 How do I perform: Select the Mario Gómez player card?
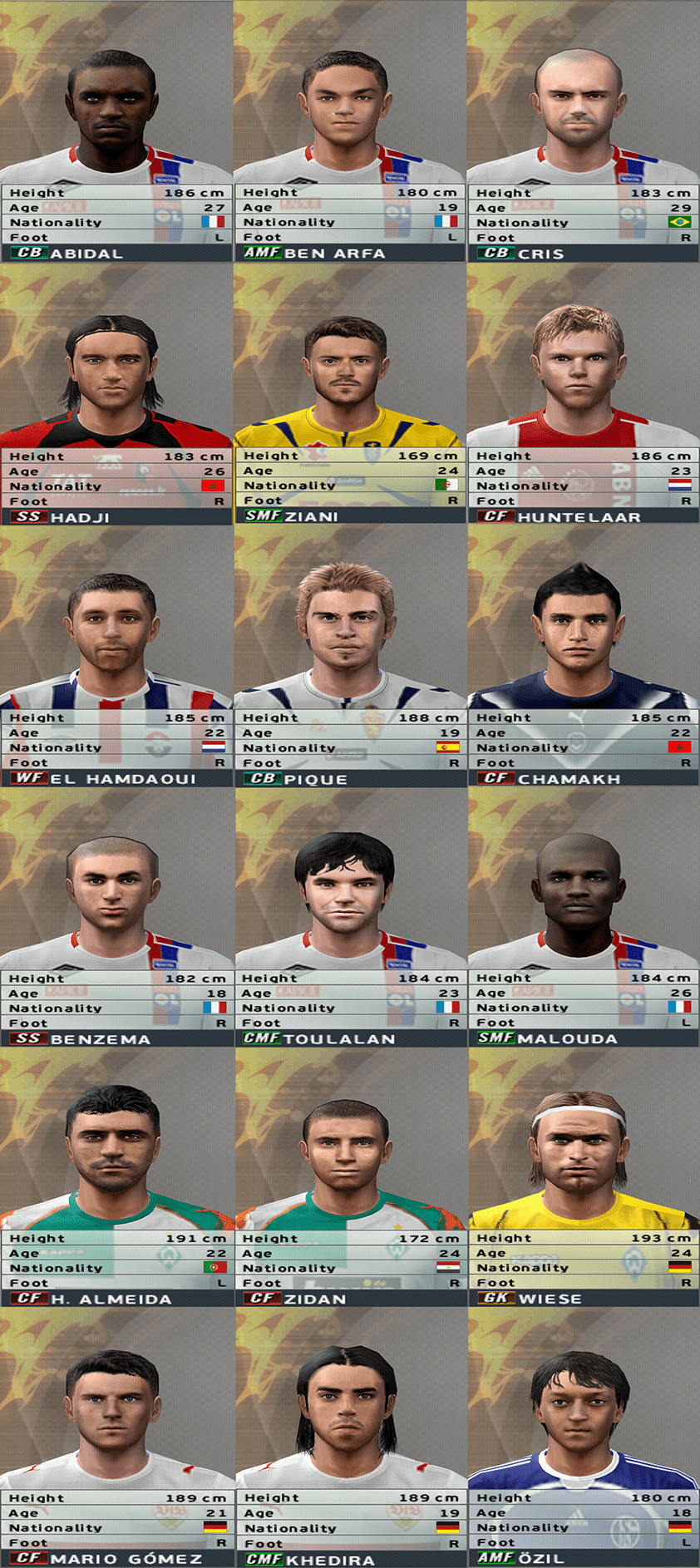[x=116, y=1437]
